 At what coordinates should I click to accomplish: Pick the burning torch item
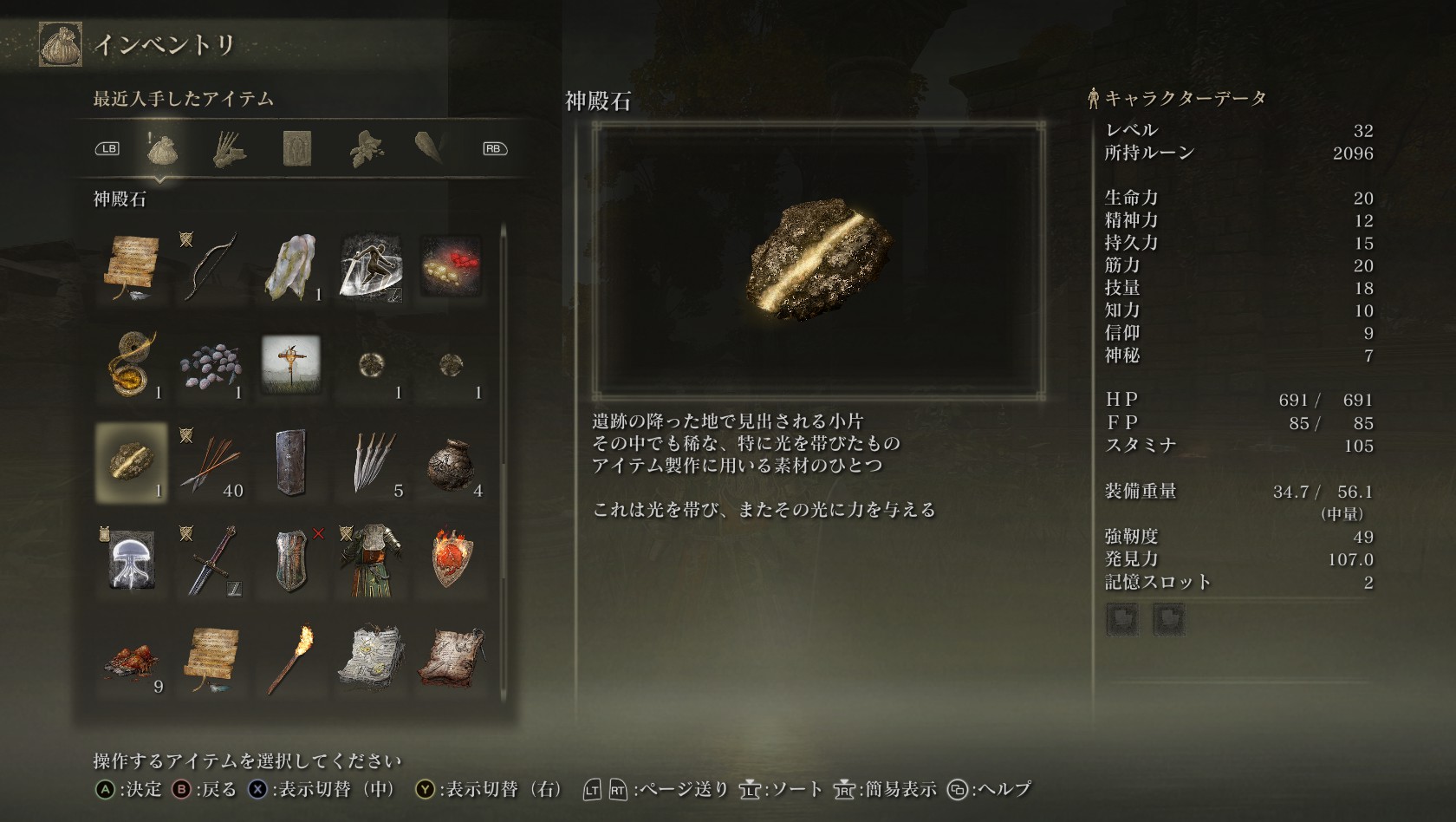click(x=290, y=659)
